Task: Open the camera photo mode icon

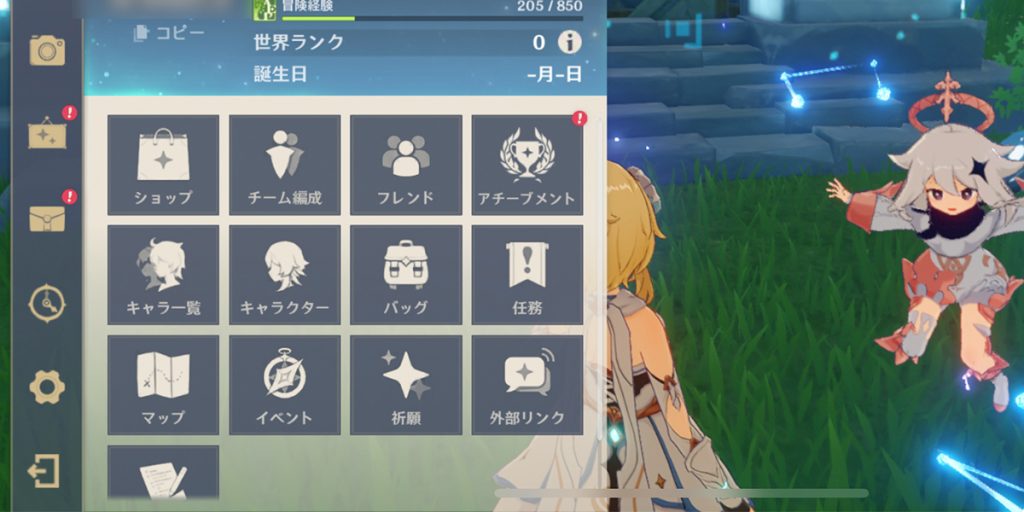Action: [x=46, y=49]
